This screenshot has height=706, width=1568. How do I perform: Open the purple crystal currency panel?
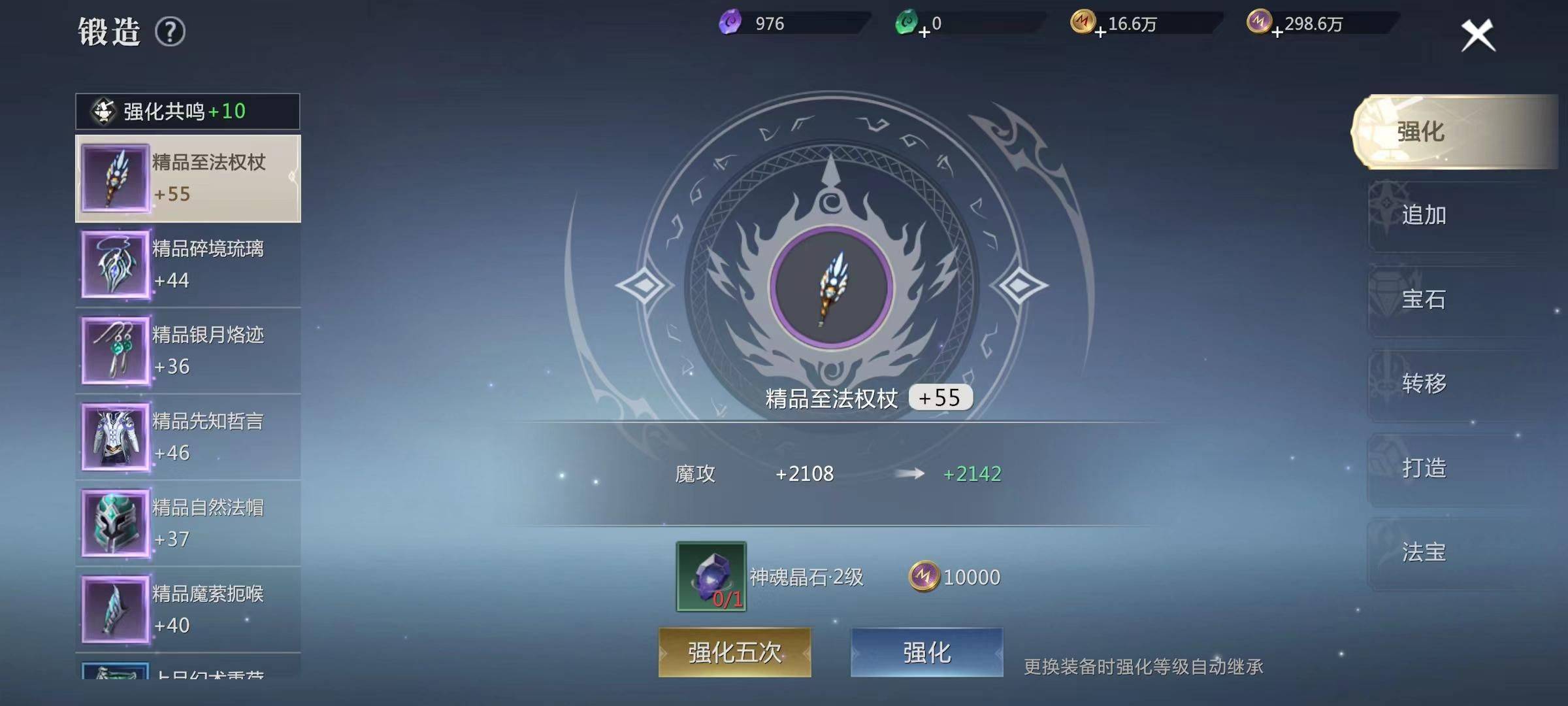tap(732, 22)
